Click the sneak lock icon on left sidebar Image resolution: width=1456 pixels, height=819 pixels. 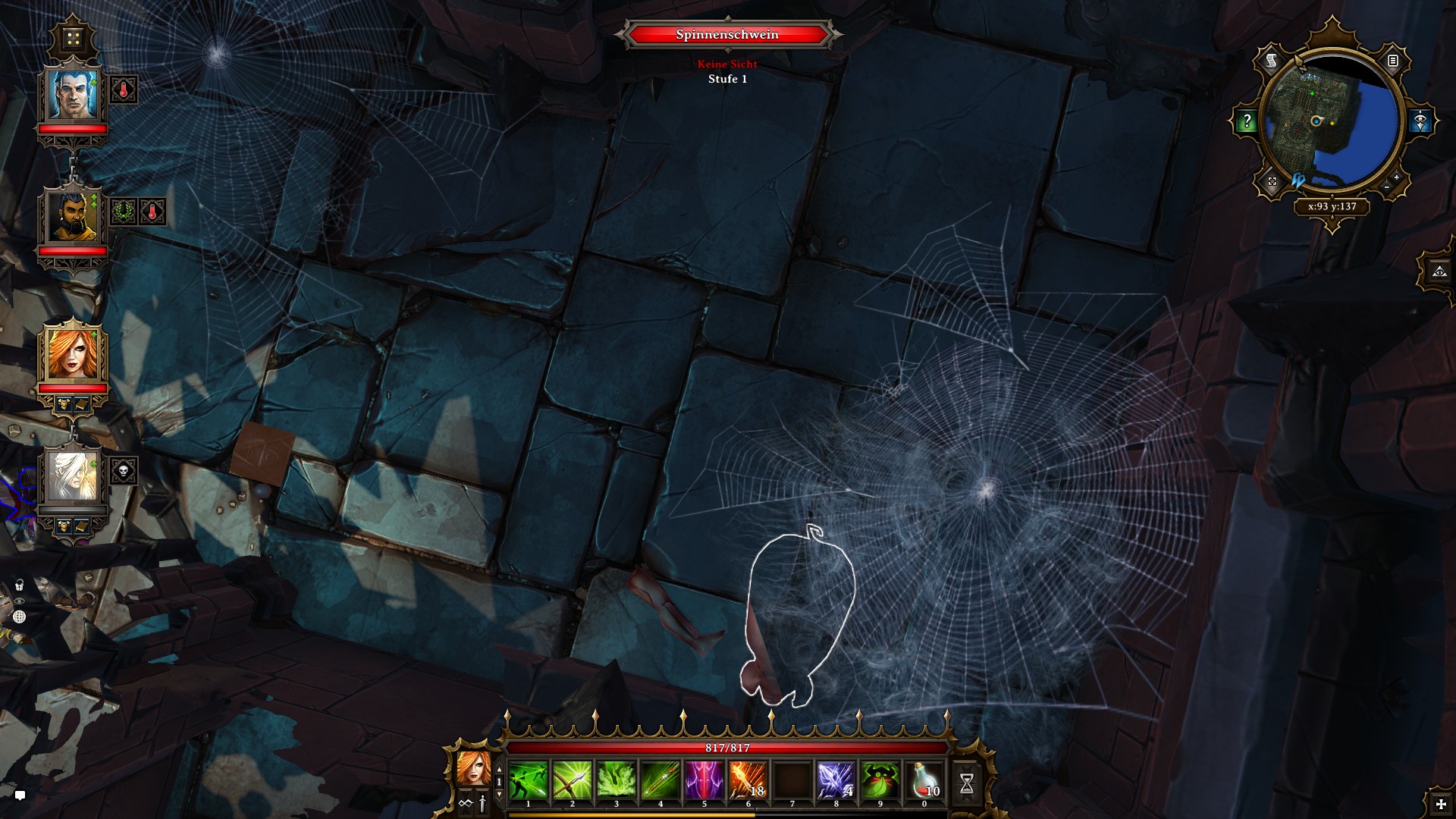(19, 584)
